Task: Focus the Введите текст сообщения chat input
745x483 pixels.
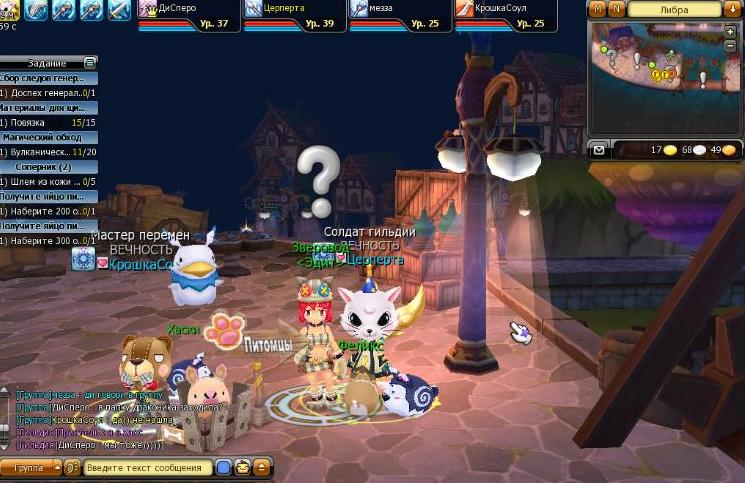Action: (146, 467)
